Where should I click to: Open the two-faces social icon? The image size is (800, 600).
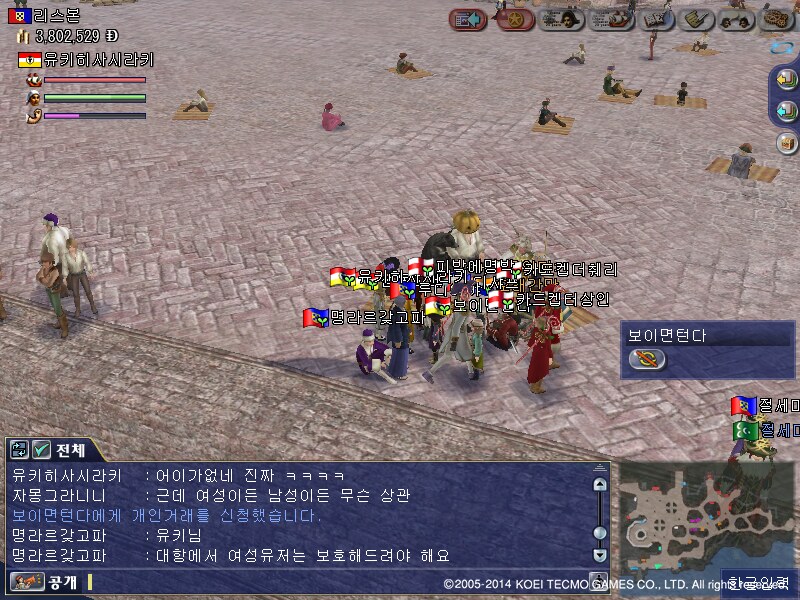pyautogui.click(x=737, y=19)
